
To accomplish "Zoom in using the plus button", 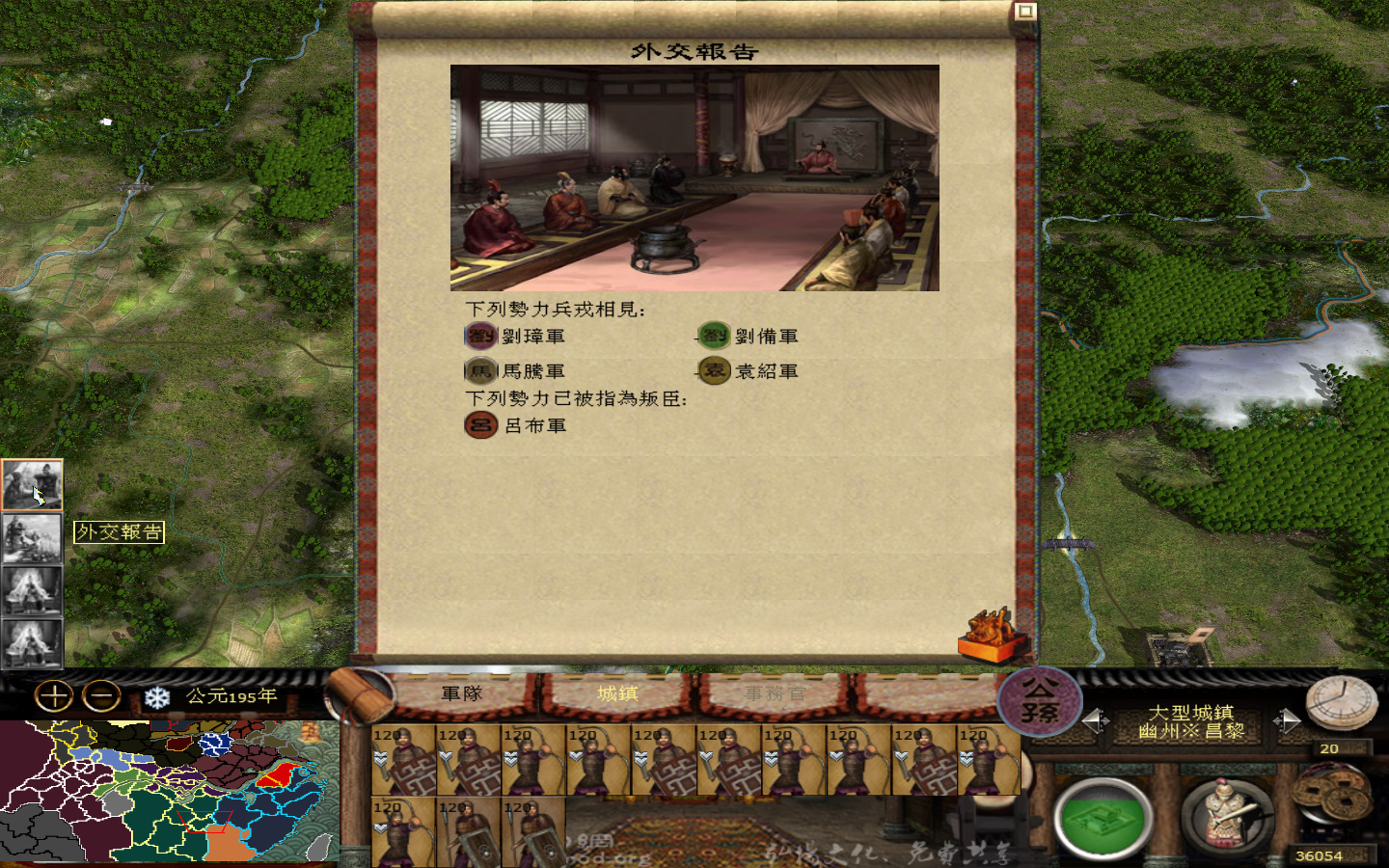I will pos(55,696).
